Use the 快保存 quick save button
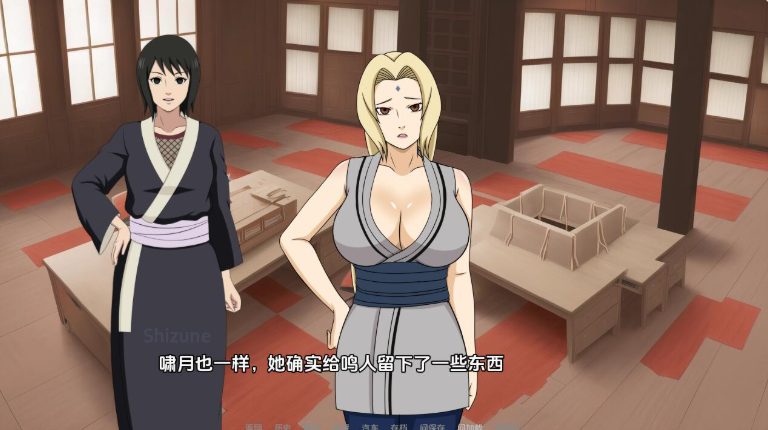The image size is (768, 430). 432,427
